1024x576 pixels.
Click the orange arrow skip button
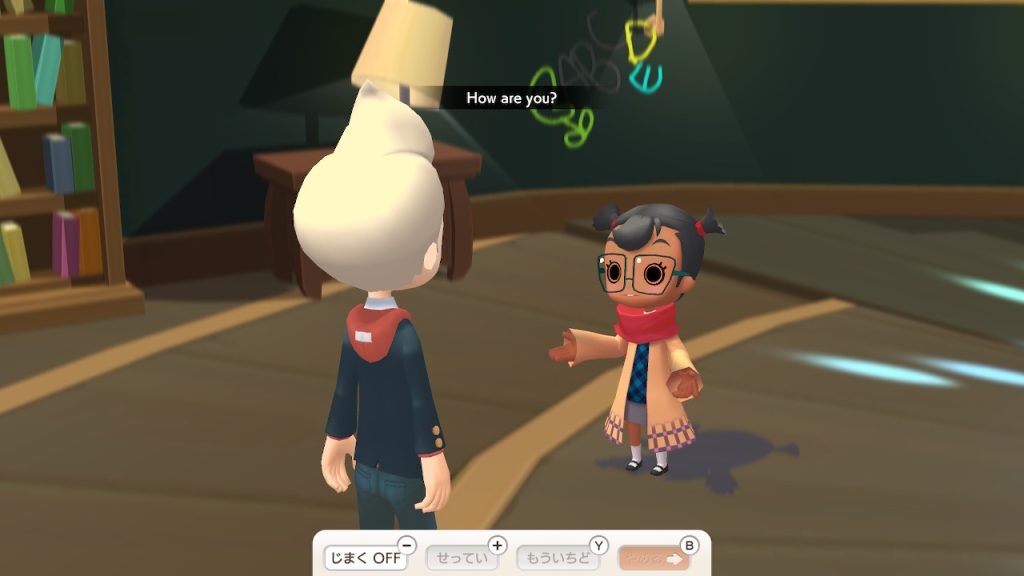[x=654, y=557]
